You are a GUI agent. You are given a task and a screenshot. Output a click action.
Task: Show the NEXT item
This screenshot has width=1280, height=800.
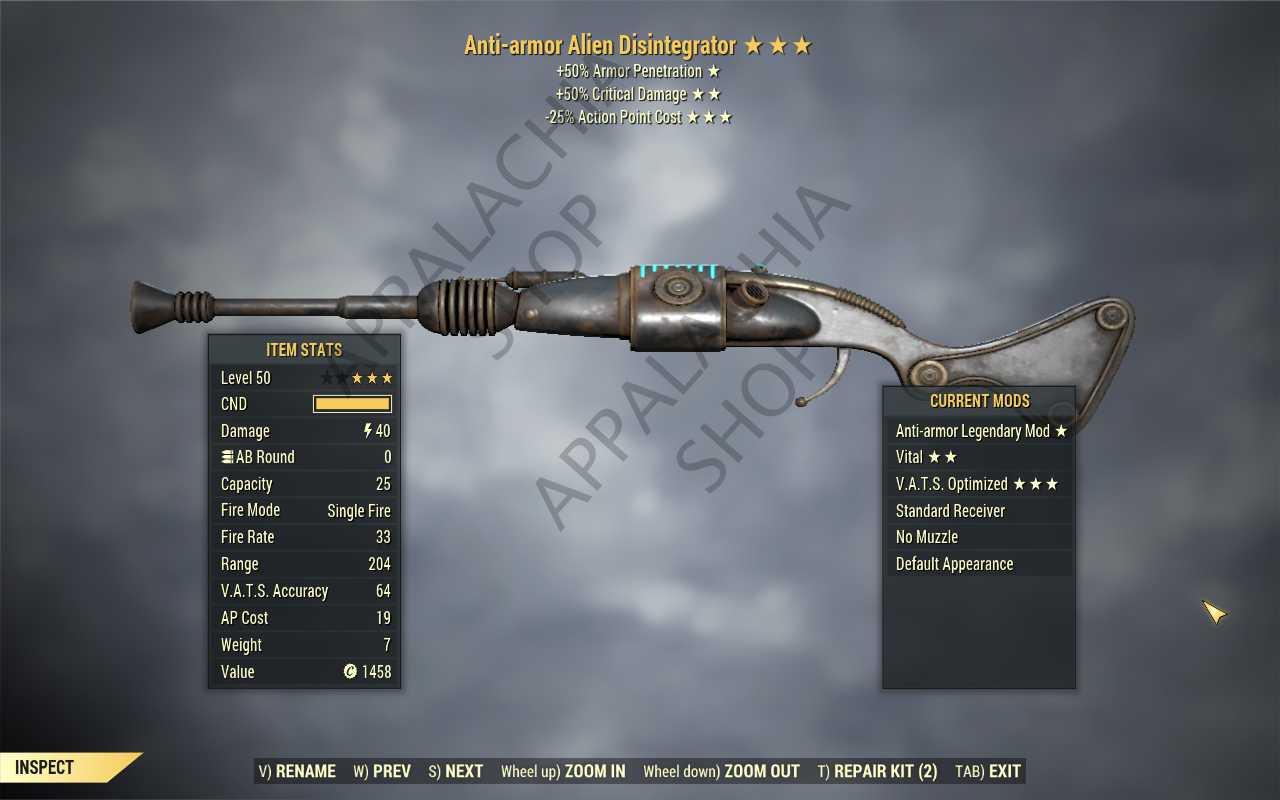[x=456, y=771]
